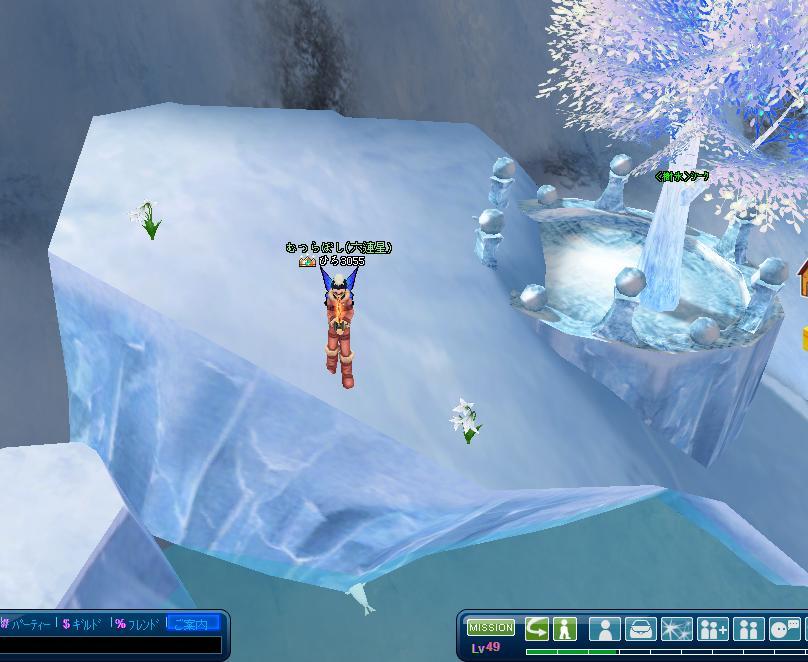Click the add friend icon
Image resolution: width=808 pixels, height=662 pixels.
713,629
